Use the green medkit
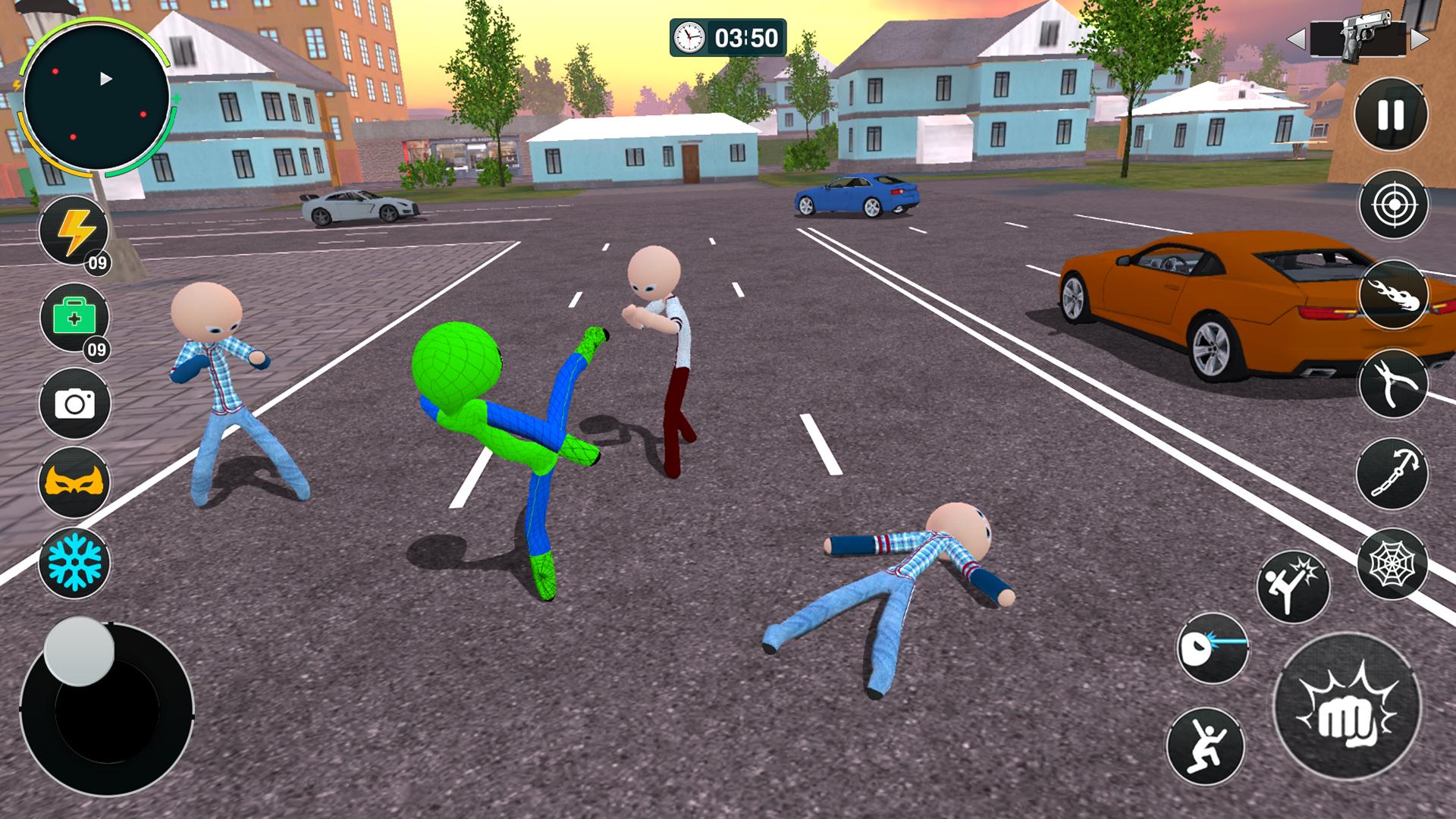The height and width of the screenshot is (819, 1456). coord(74,318)
